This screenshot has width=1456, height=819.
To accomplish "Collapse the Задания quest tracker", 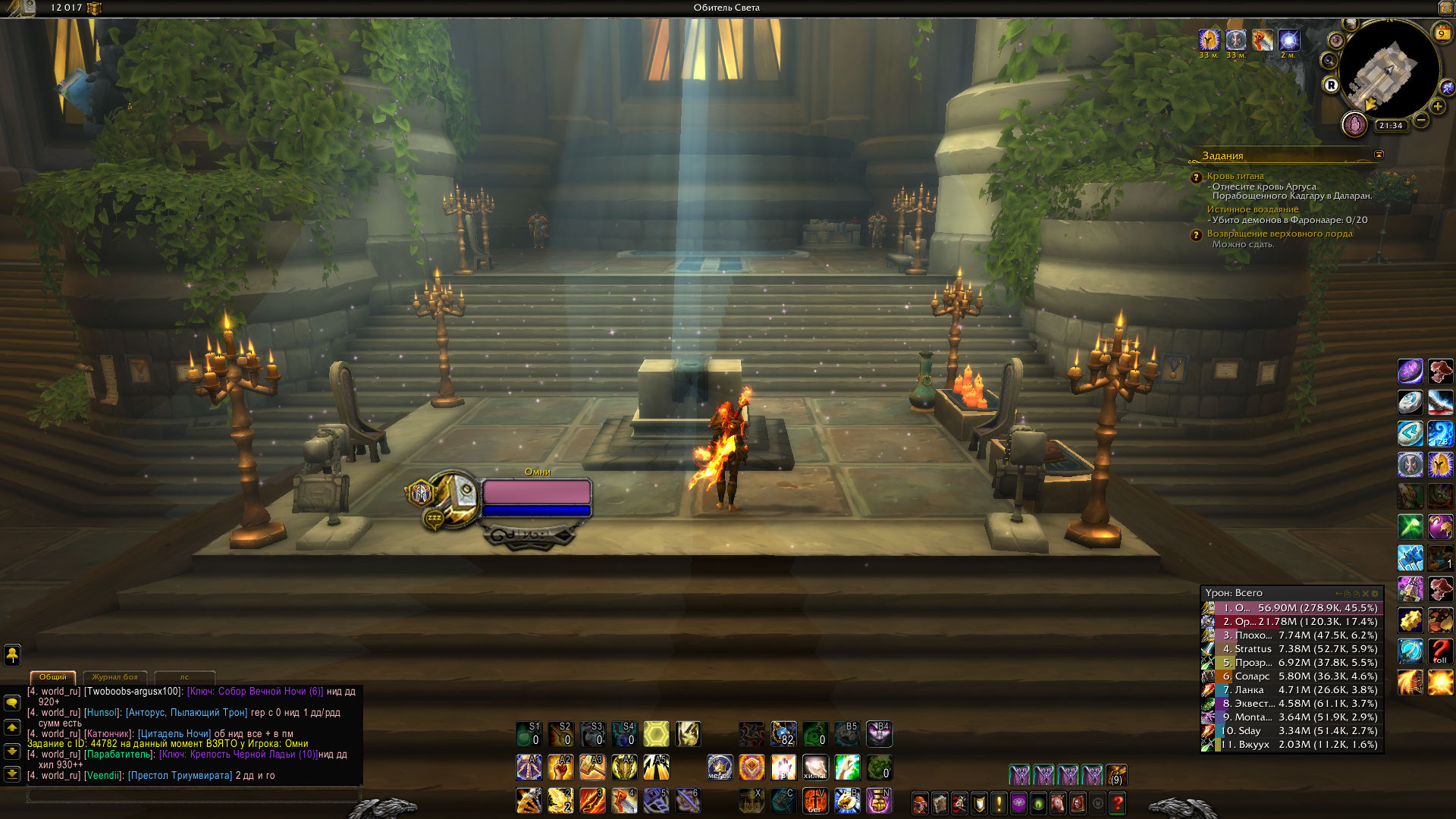I will pos(1379,155).
